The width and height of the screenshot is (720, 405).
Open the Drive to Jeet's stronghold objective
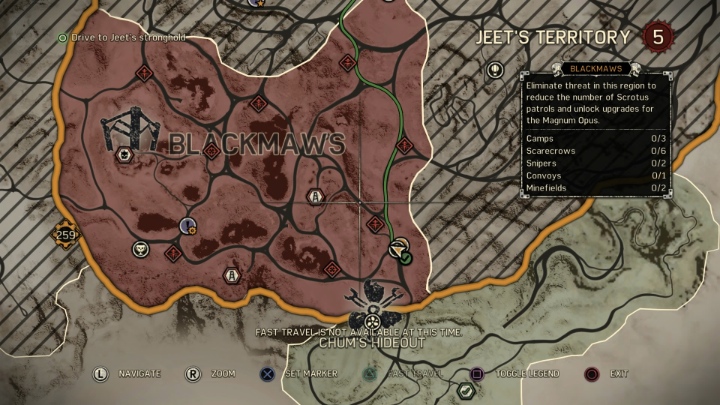coord(123,38)
